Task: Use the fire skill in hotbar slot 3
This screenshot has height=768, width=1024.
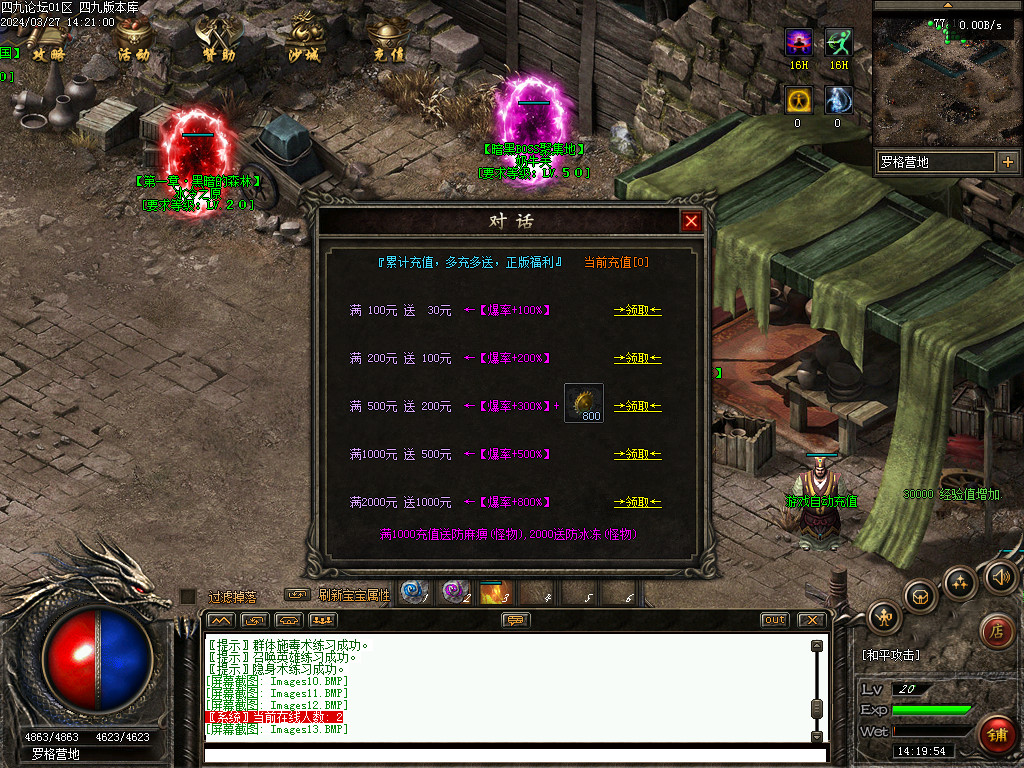Action: (494, 593)
